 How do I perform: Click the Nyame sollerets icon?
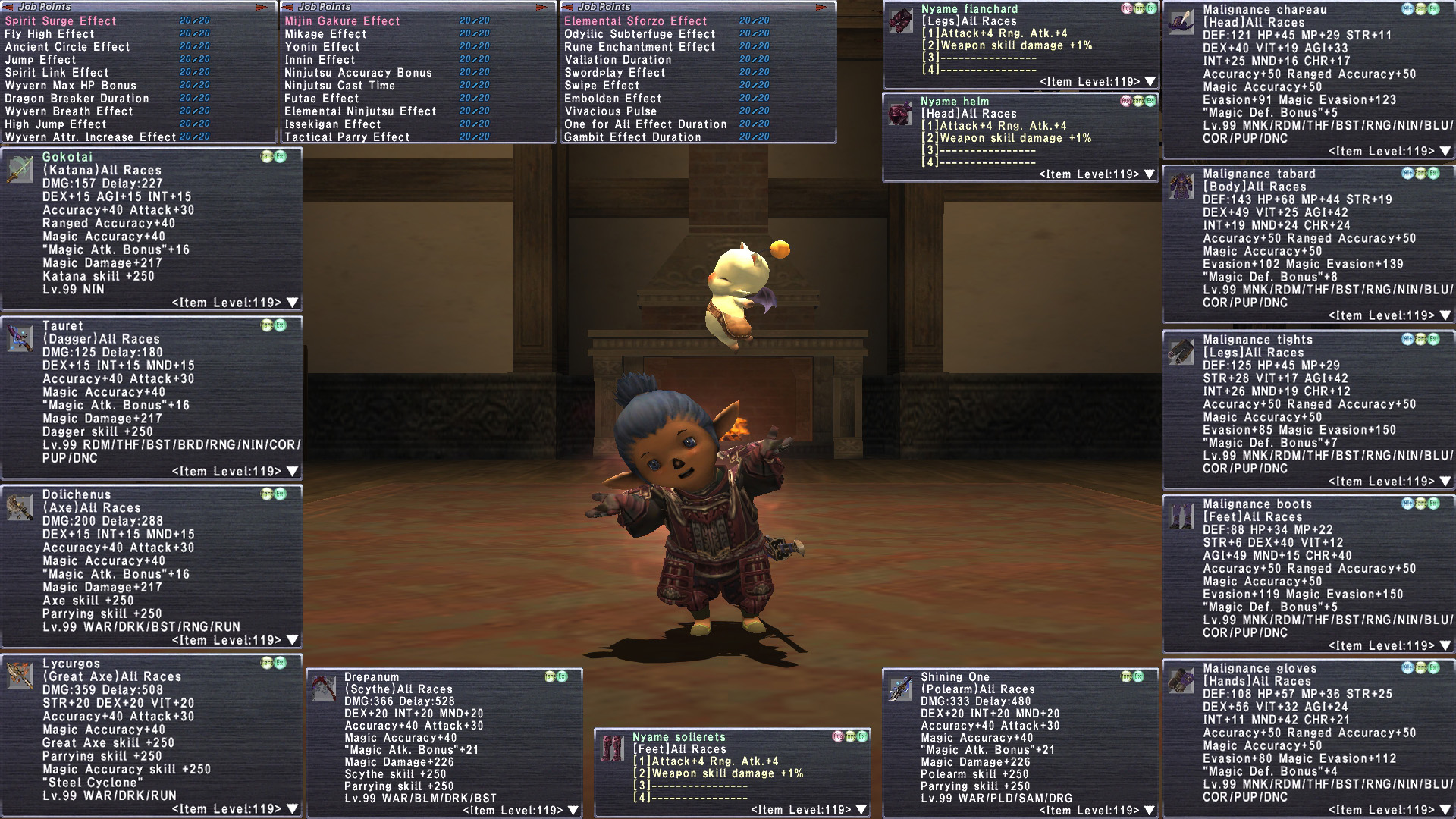coord(612,748)
